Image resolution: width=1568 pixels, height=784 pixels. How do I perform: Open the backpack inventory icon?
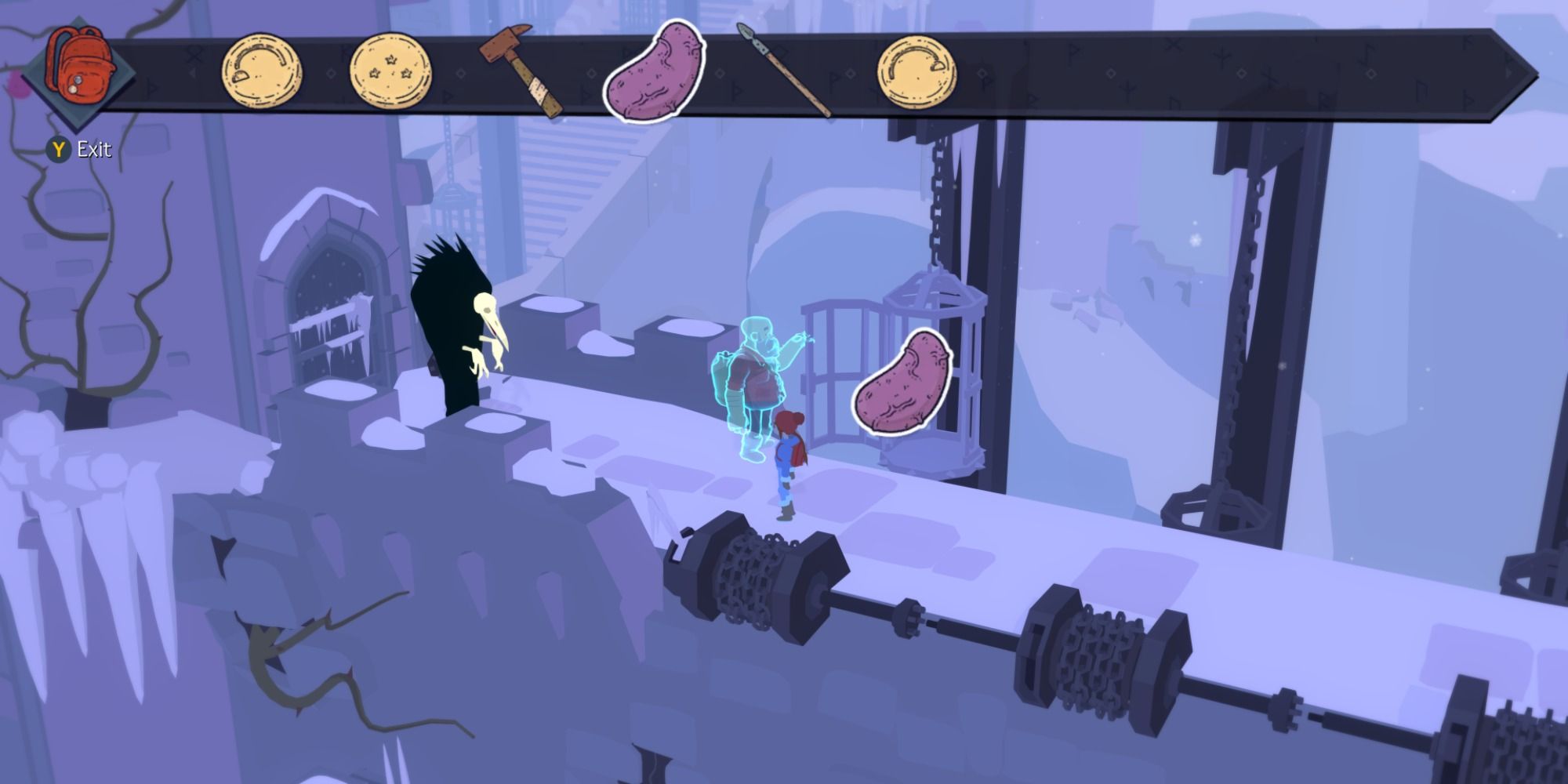point(85,63)
